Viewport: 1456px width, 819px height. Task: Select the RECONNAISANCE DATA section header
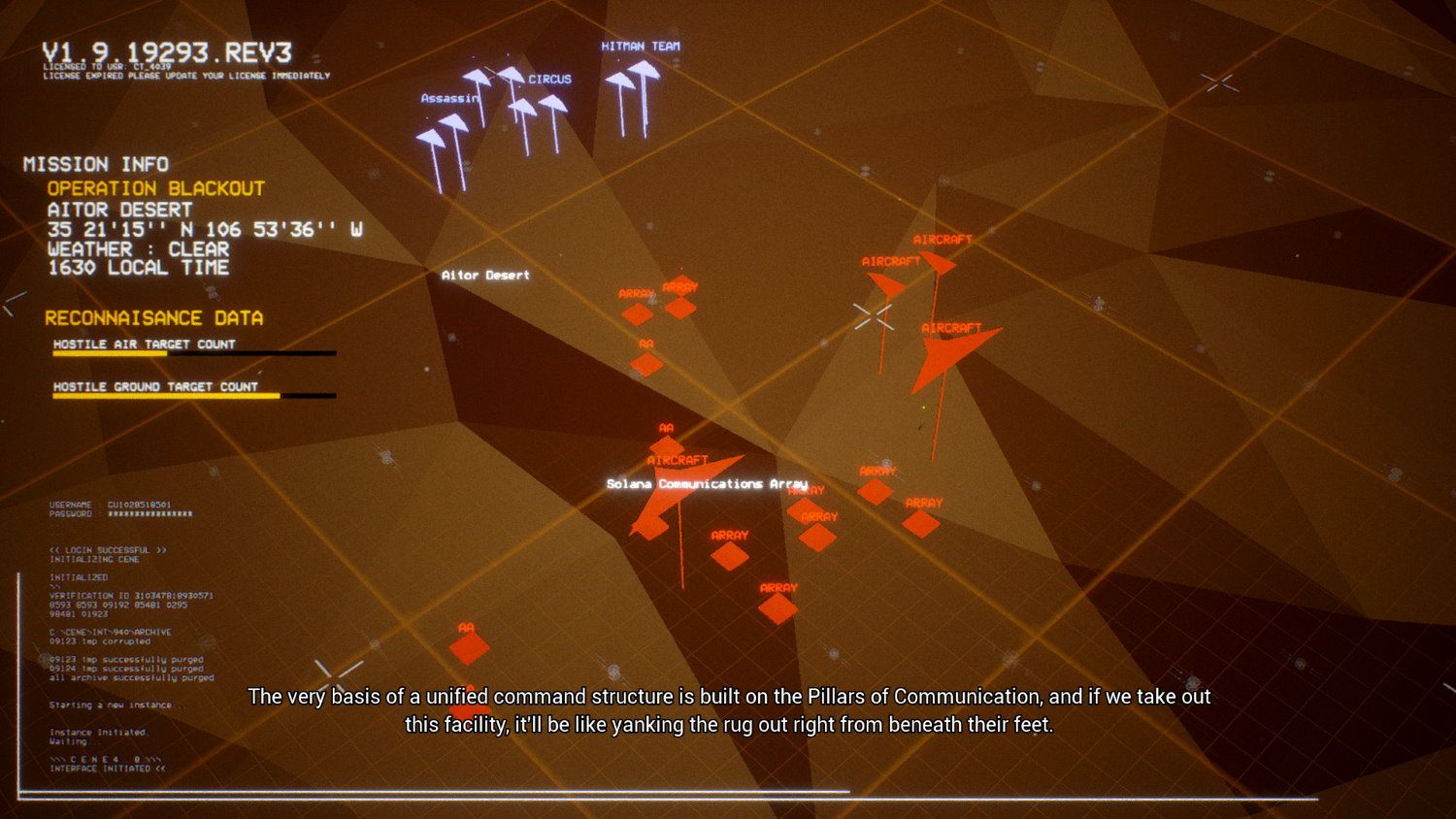[155, 317]
